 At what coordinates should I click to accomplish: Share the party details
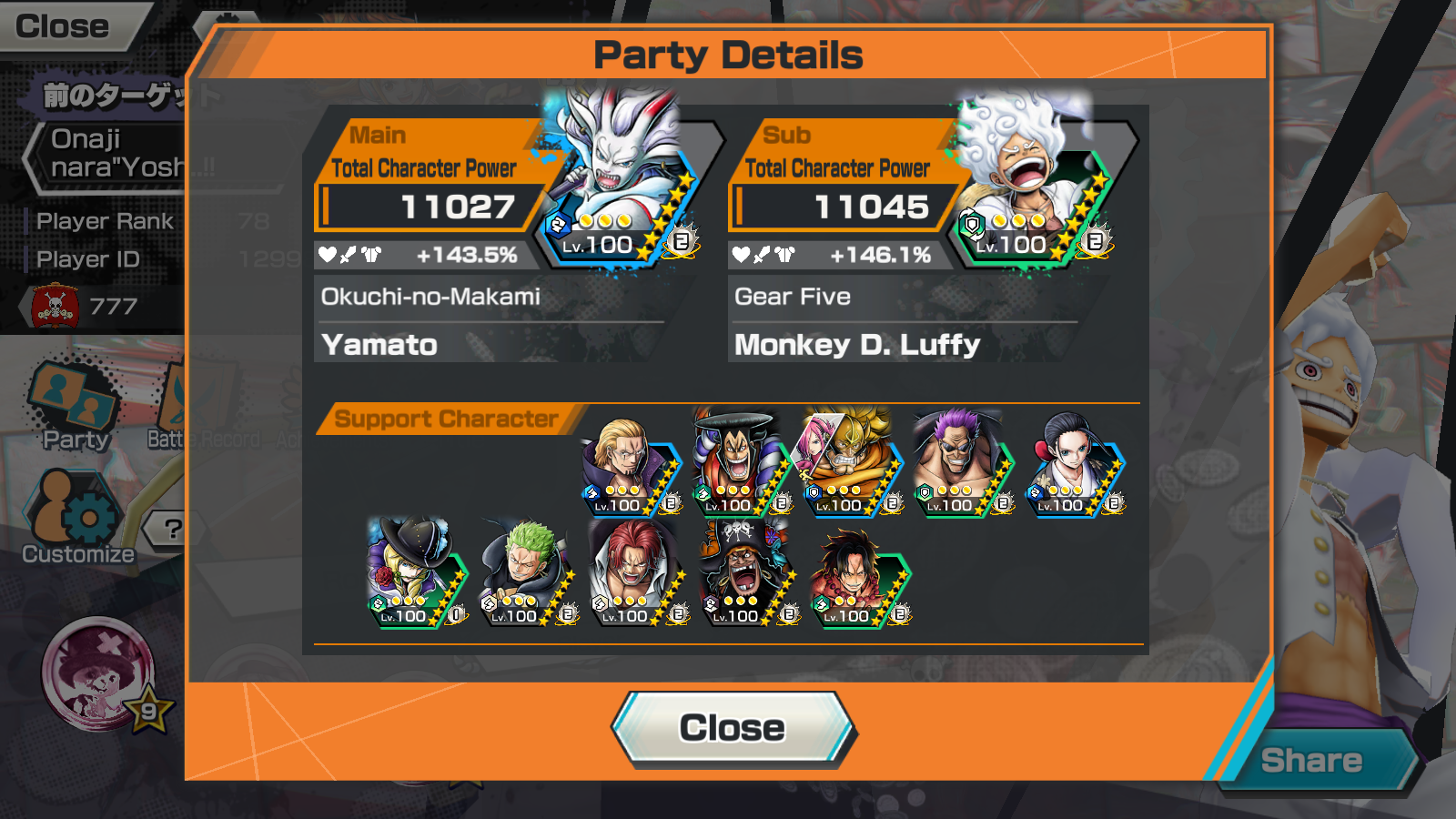1311,761
